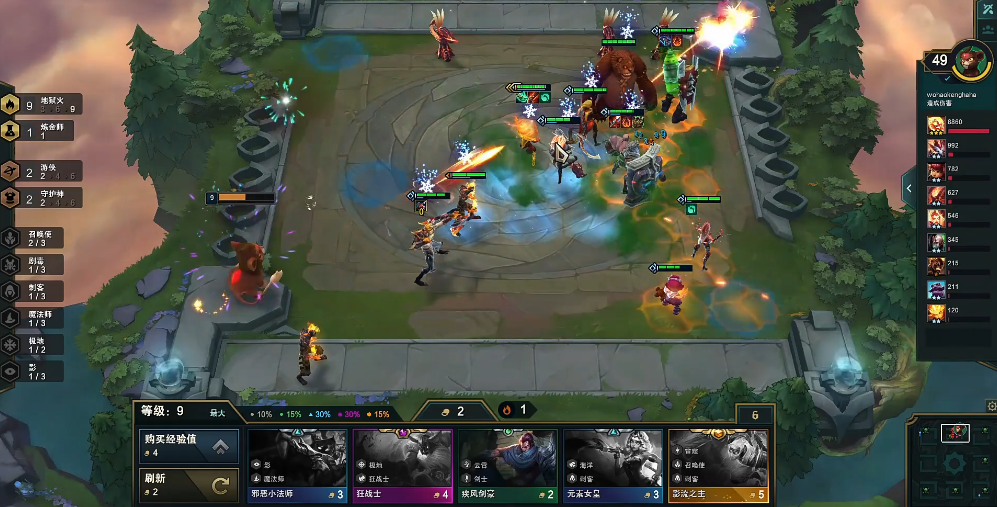Buy the 邪恶小法师 champion card
This screenshot has width=997, height=507.
(298, 465)
